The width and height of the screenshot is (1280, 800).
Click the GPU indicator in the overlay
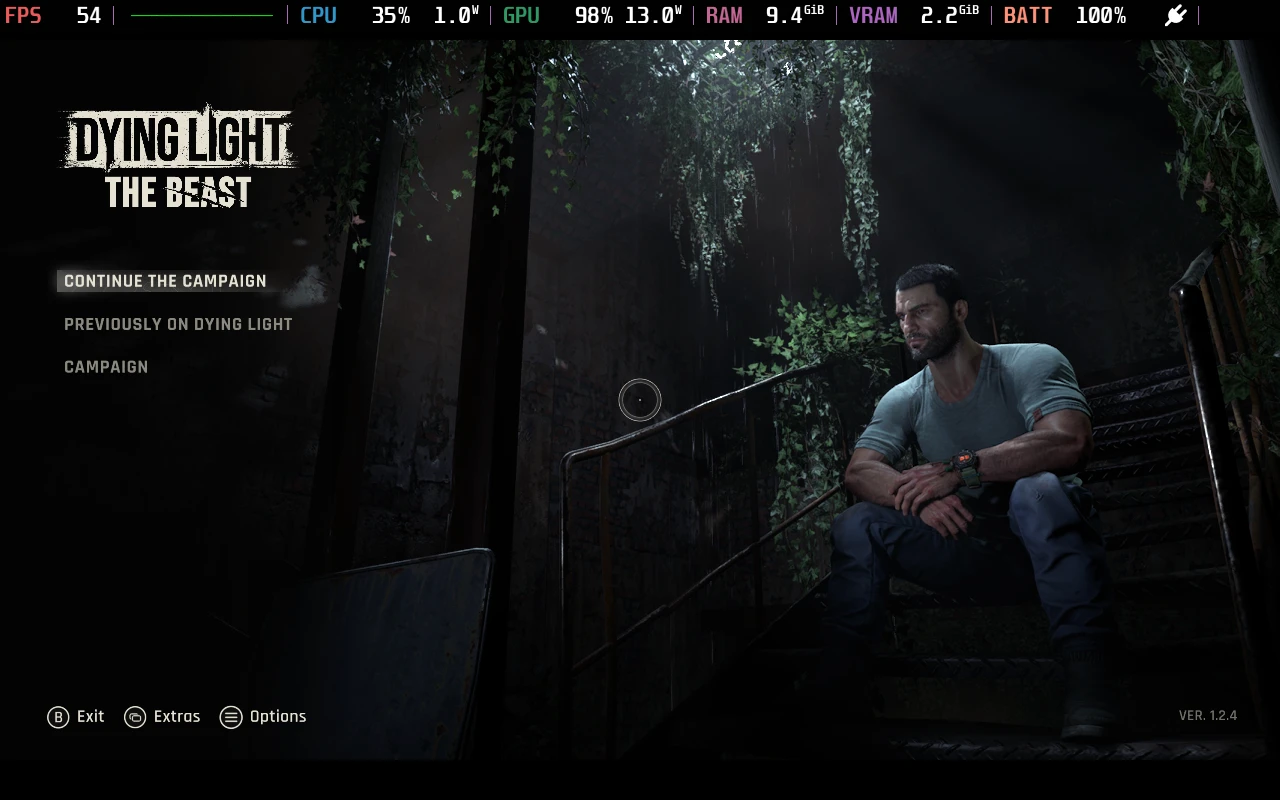coord(520,15)
